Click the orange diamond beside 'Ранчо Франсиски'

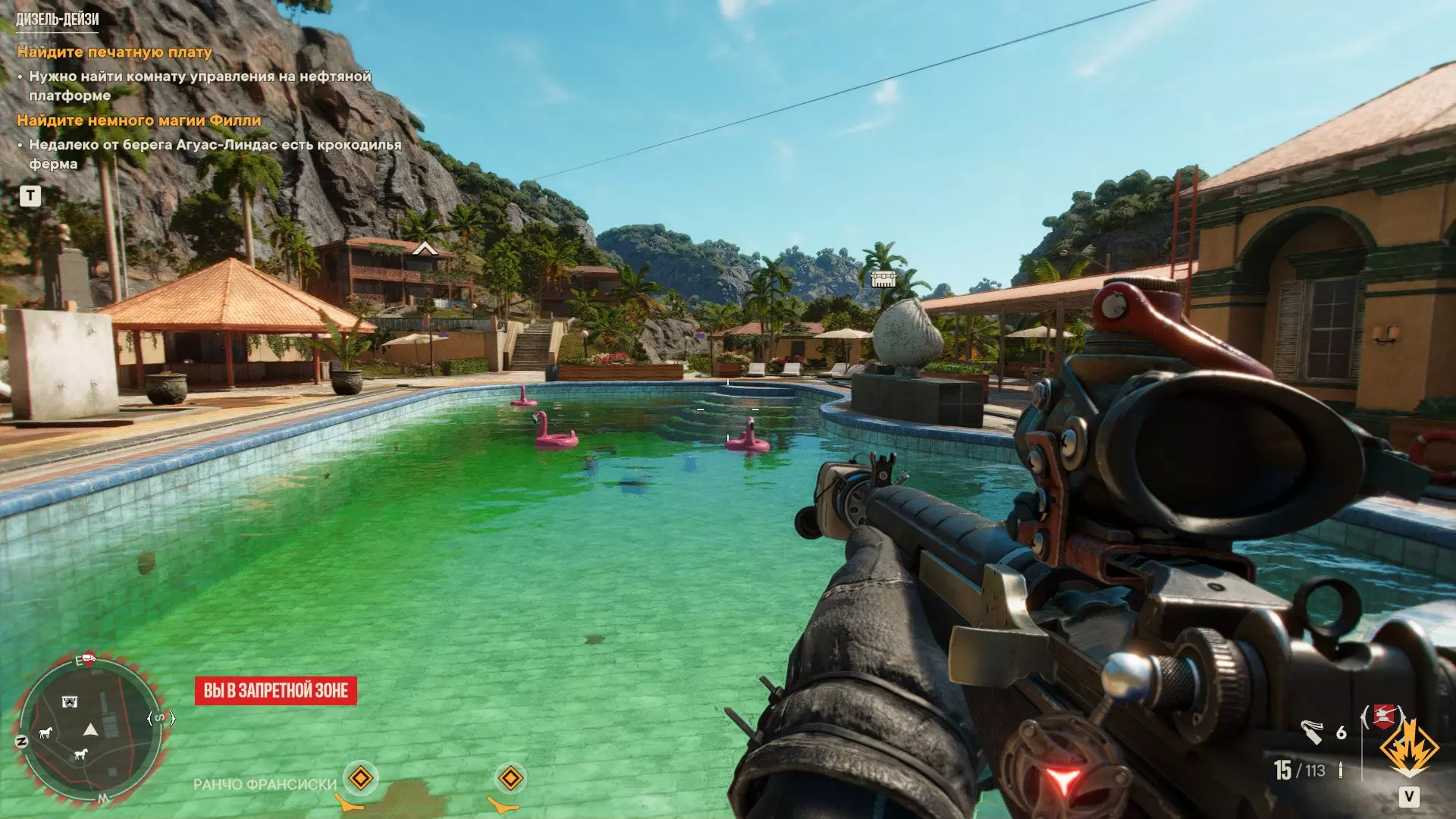(360, 779)
